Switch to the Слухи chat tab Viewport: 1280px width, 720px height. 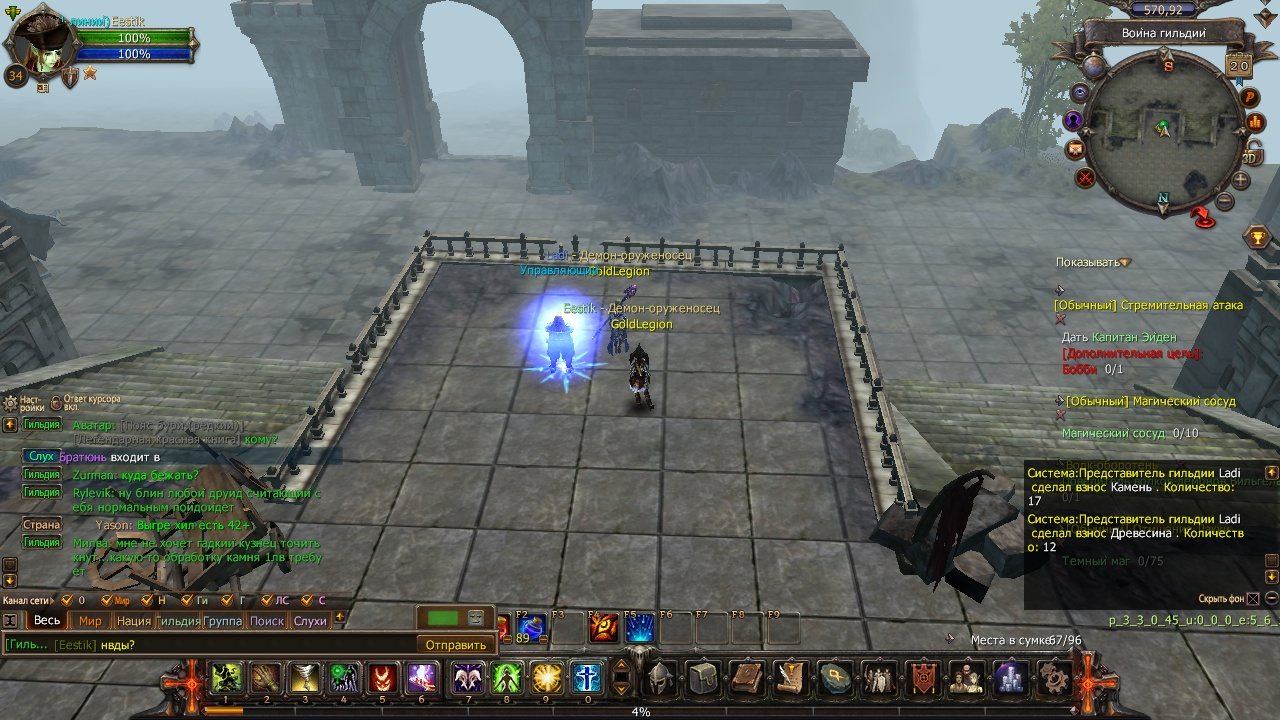(310, 621)
